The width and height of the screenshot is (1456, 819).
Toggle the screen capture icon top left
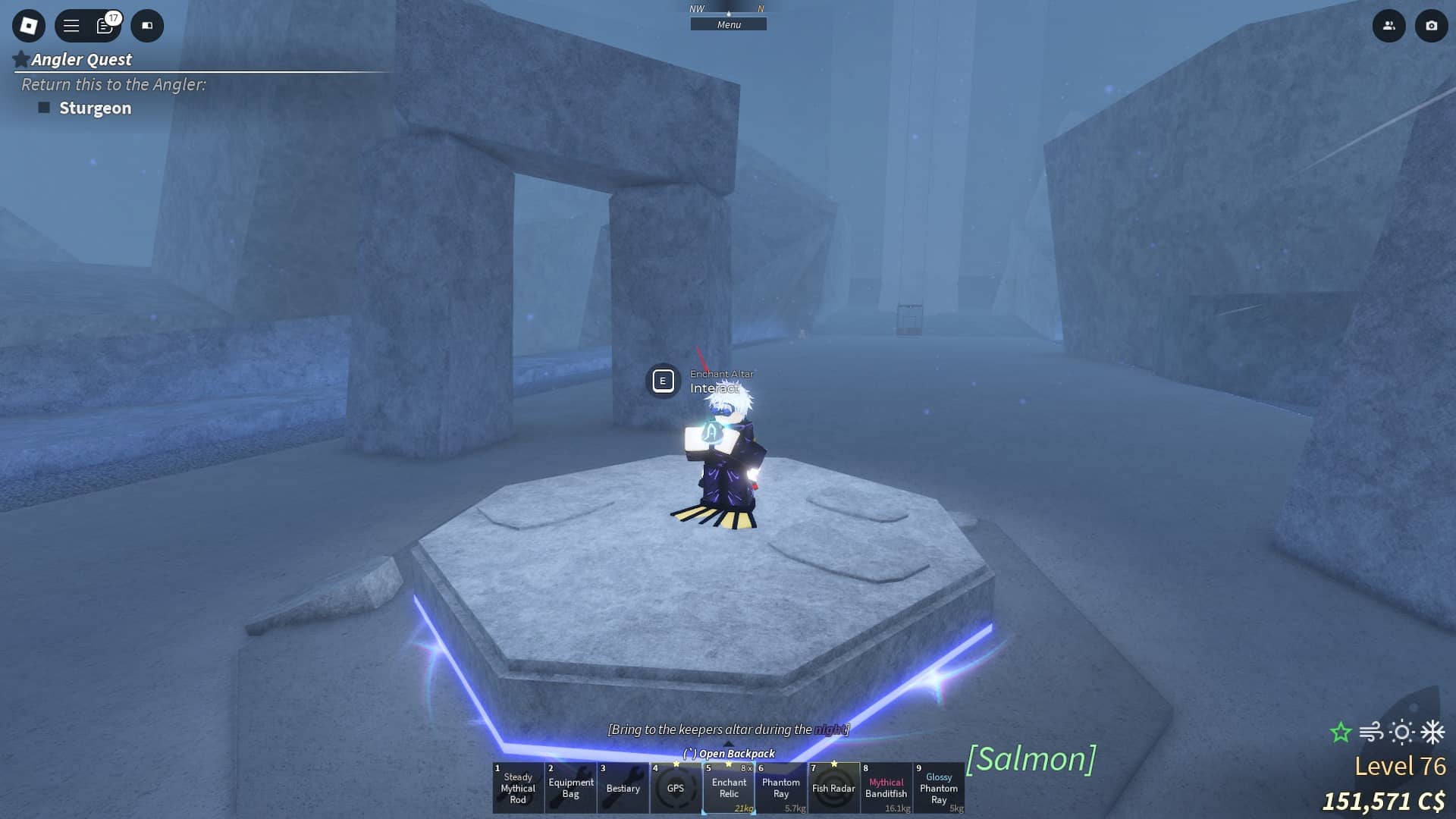[147, 25]
